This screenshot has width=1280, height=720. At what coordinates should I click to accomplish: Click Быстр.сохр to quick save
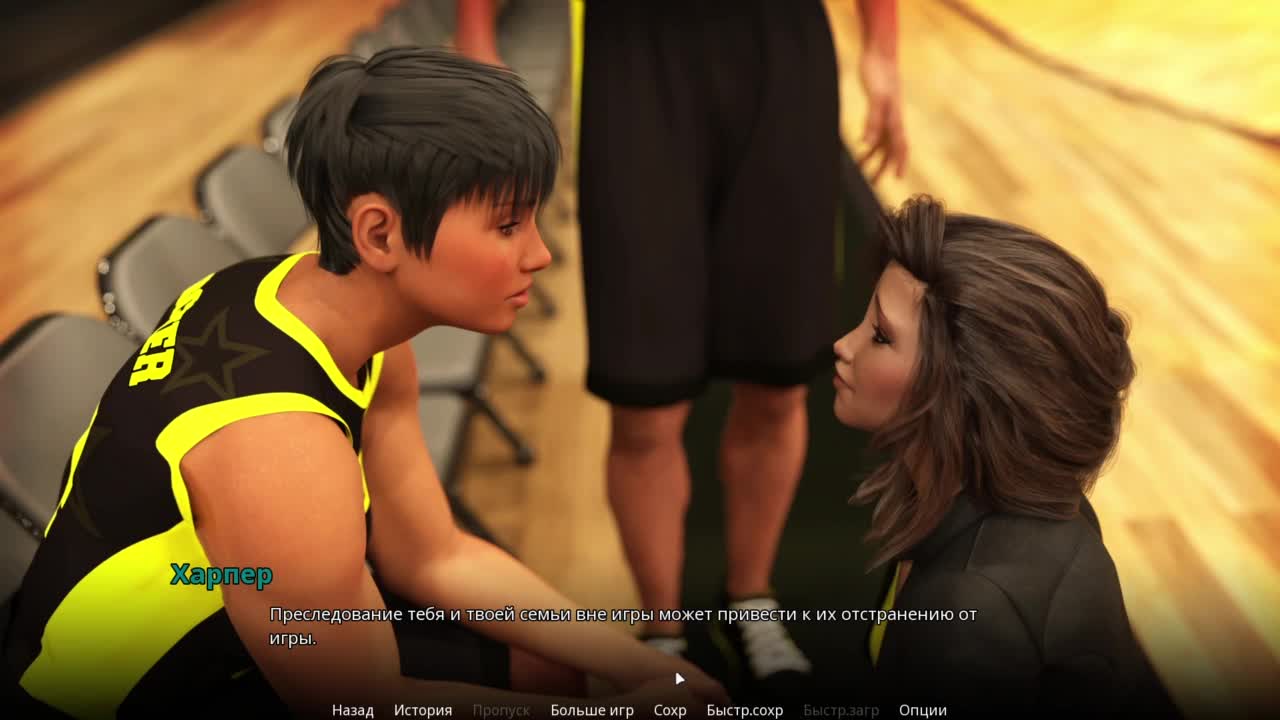pos(744,710)
